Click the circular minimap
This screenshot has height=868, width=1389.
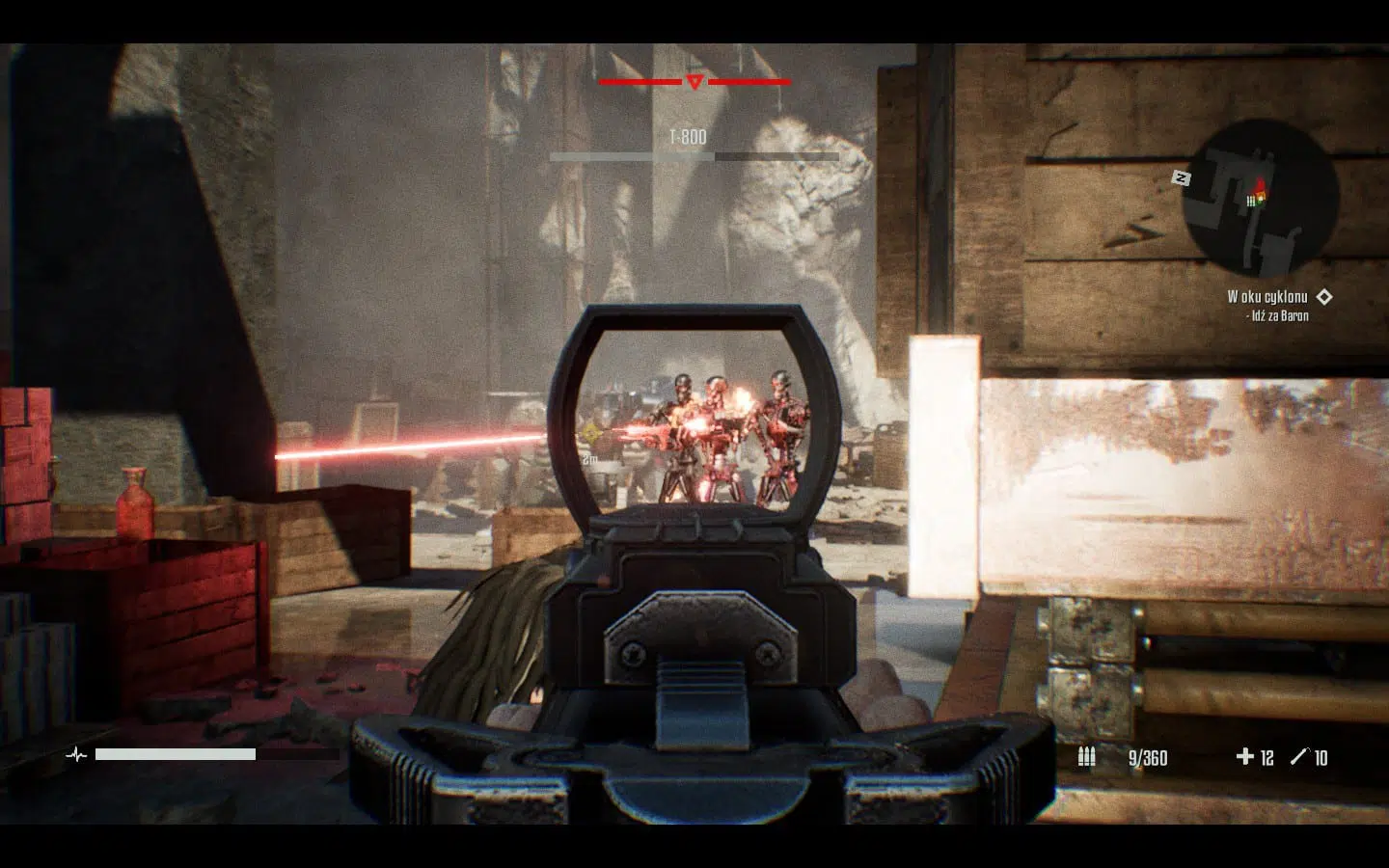(x=1260, y=200)
